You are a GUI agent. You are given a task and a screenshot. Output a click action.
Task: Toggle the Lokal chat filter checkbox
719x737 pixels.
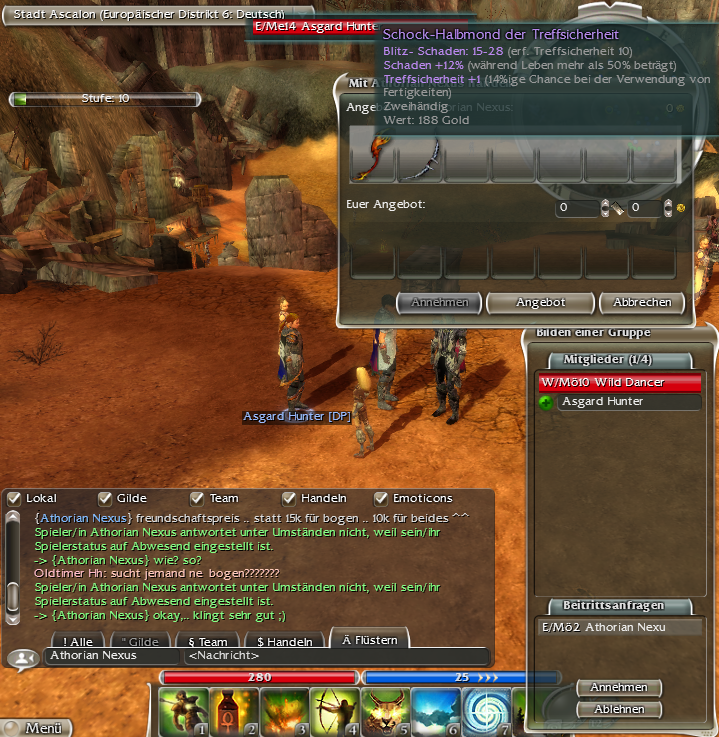tap(14, 498)
